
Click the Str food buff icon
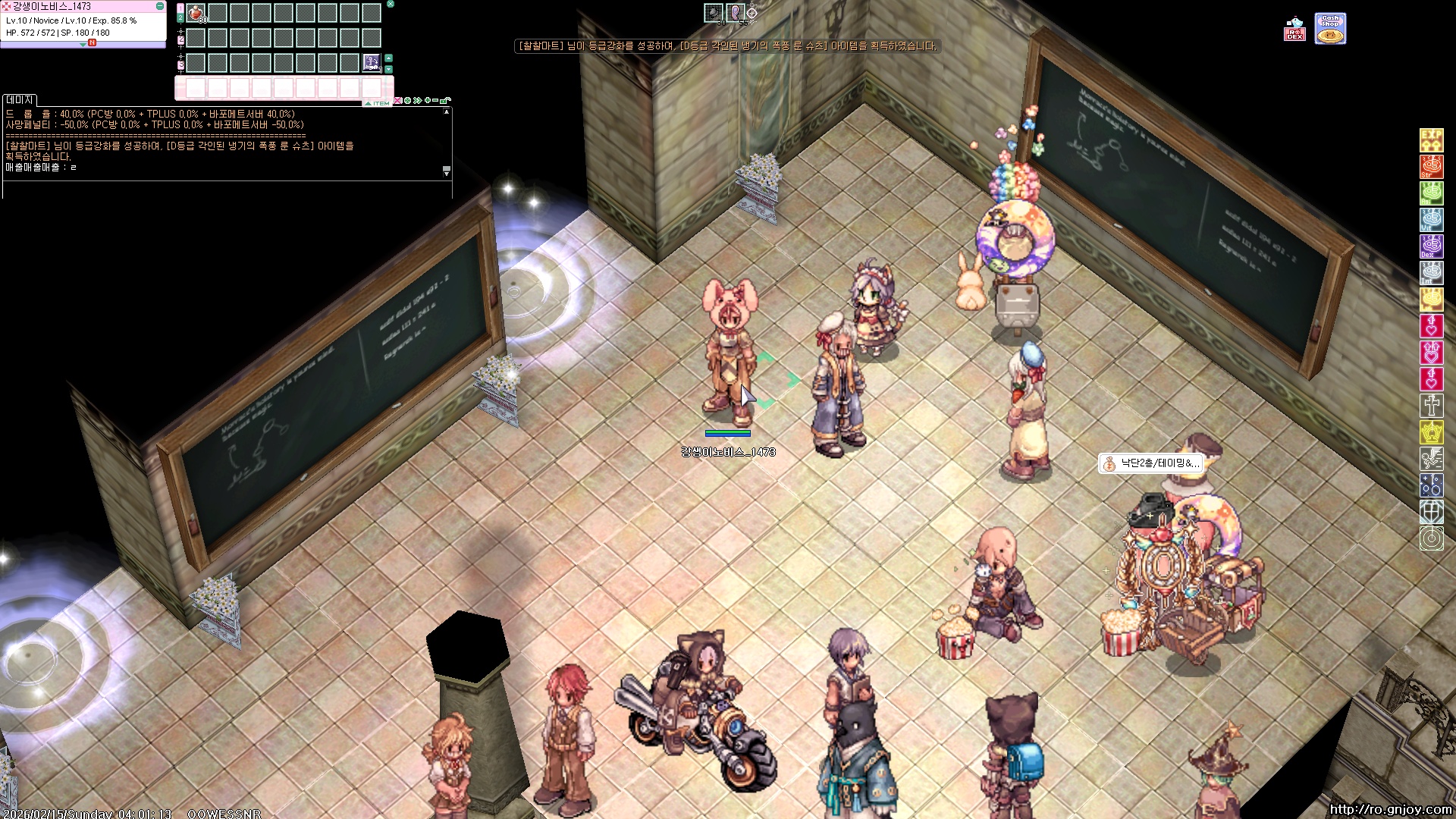(1431, 167)
